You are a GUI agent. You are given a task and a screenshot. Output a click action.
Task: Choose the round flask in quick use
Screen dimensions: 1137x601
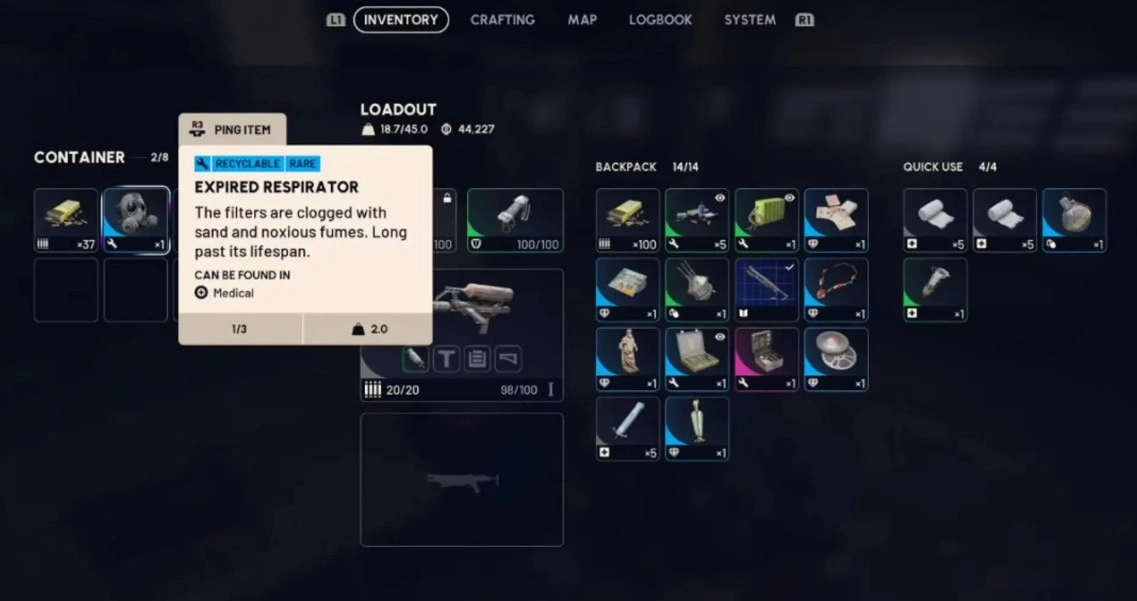(x=1074, y=220)
